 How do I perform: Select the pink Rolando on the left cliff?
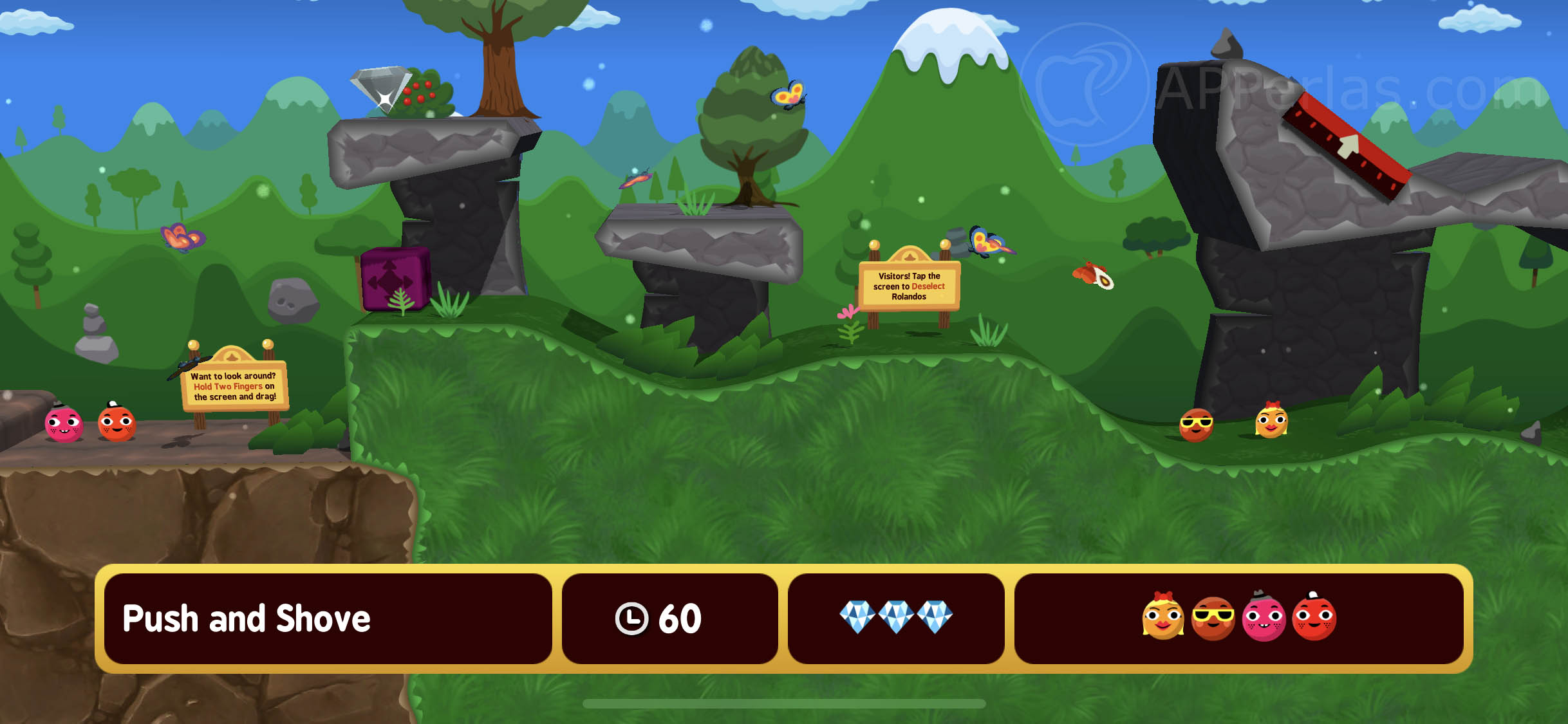62,425
